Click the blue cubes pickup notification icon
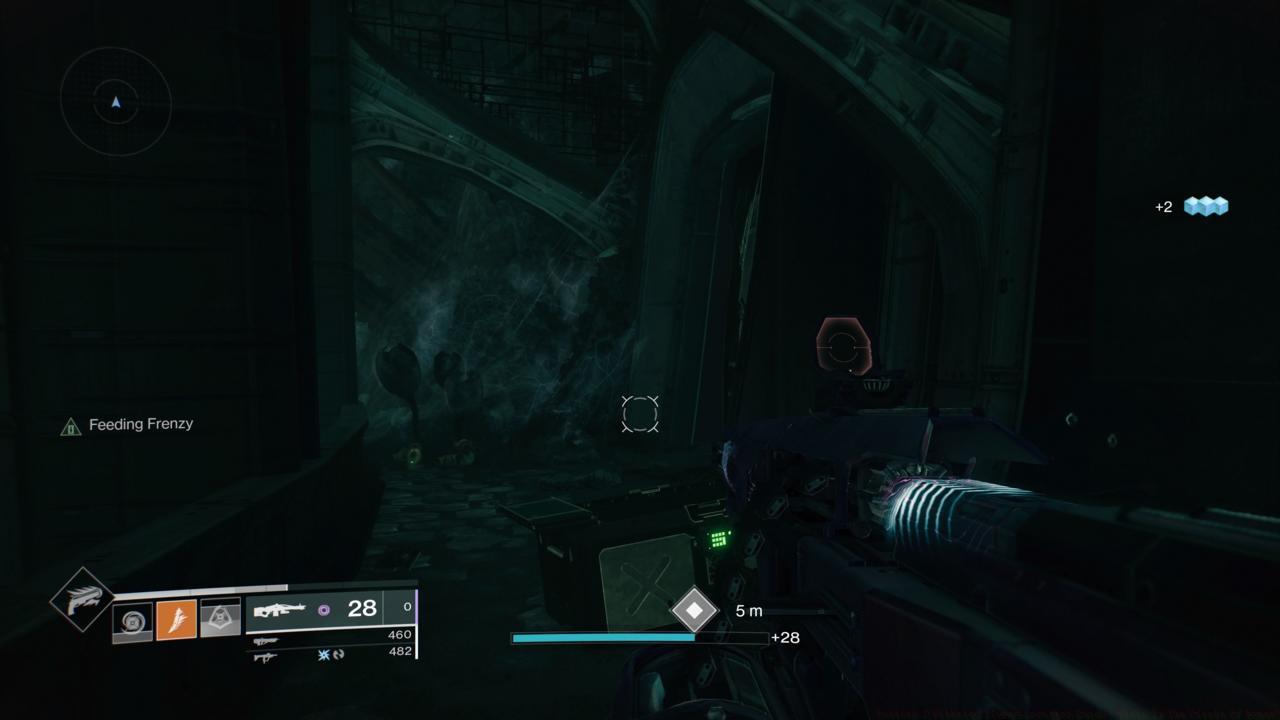This screenshot has height=720, width=1280. pos(1205,206)
